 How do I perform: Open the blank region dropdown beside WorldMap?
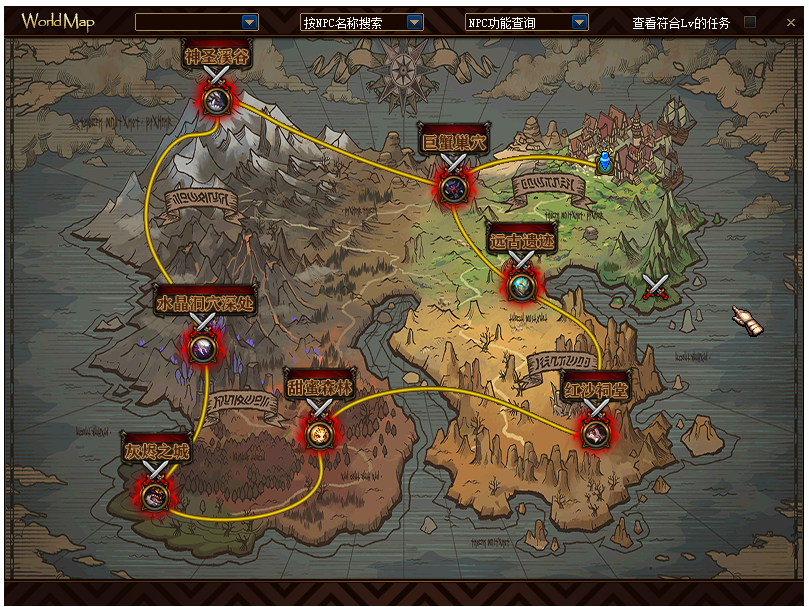(x=250, y=22)
